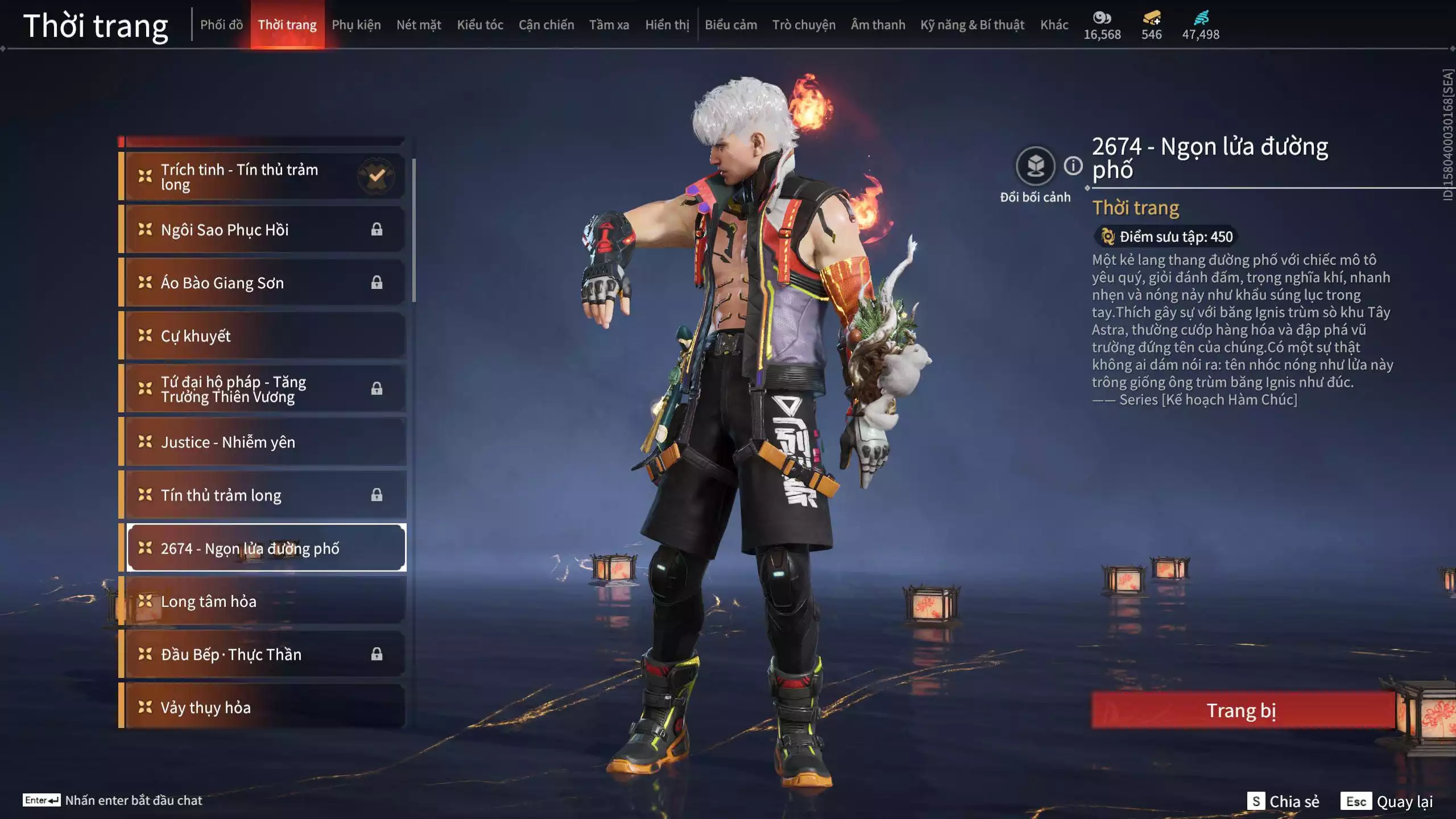The image size is (1456, 819).
Task: Click the lock icon on Tín thủ trảm long
Action: (x=377, y=495)
